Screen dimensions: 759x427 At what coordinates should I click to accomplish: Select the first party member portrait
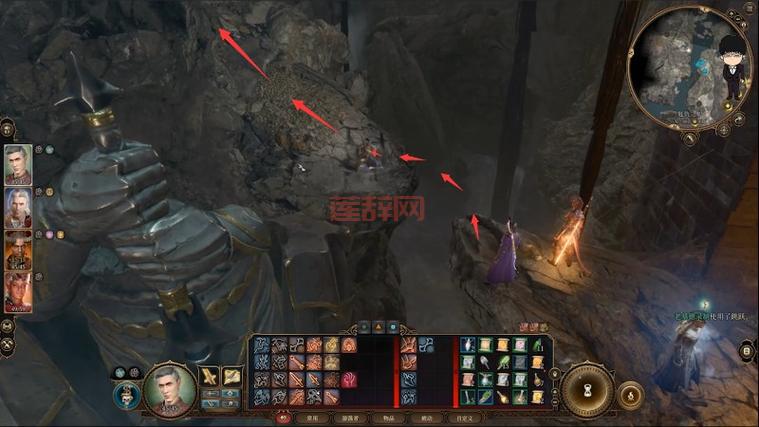tap(18, 166)
